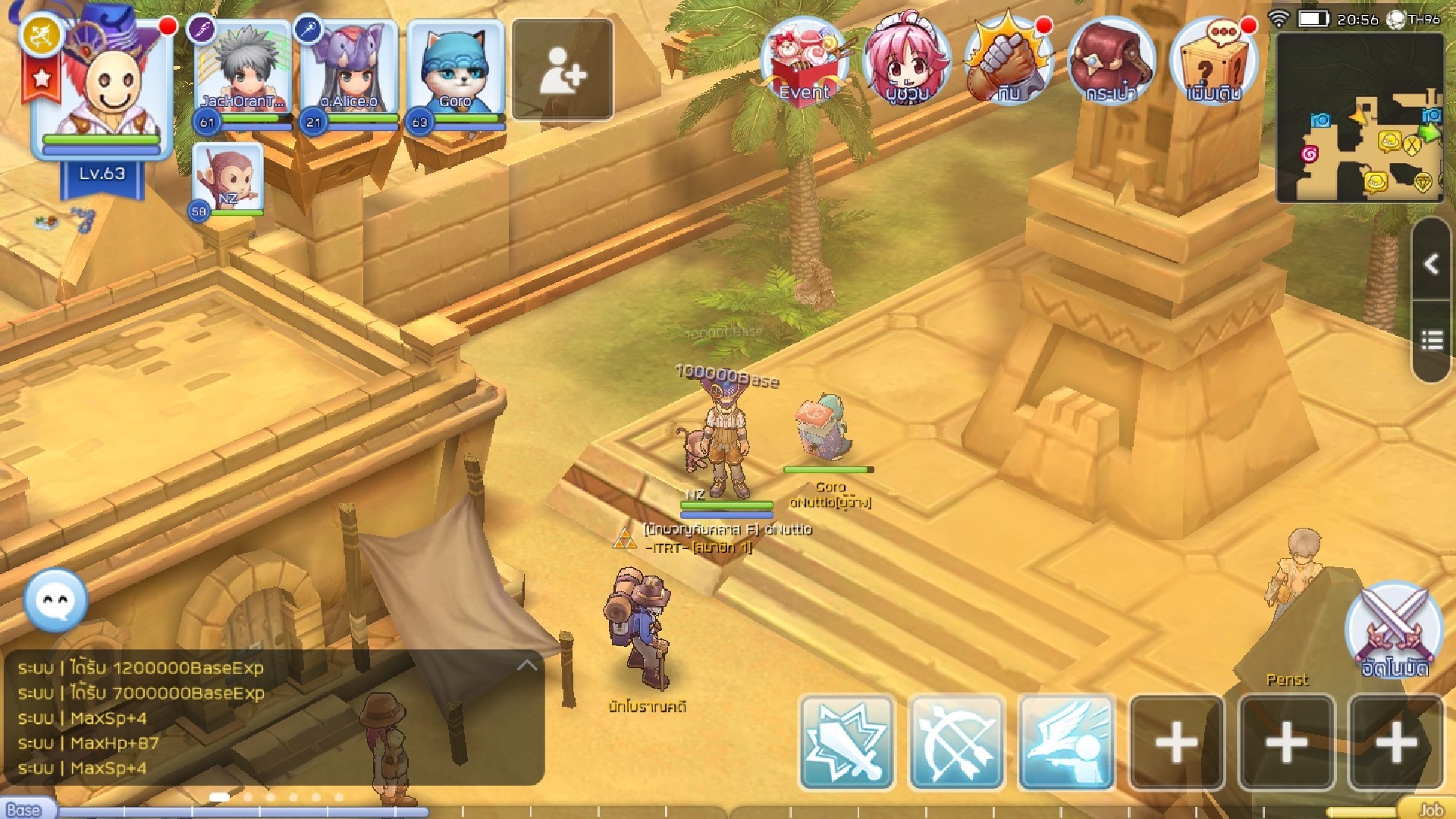Use the sword burst skill
The image size is (1456, 819).
(x=847, y=742)
